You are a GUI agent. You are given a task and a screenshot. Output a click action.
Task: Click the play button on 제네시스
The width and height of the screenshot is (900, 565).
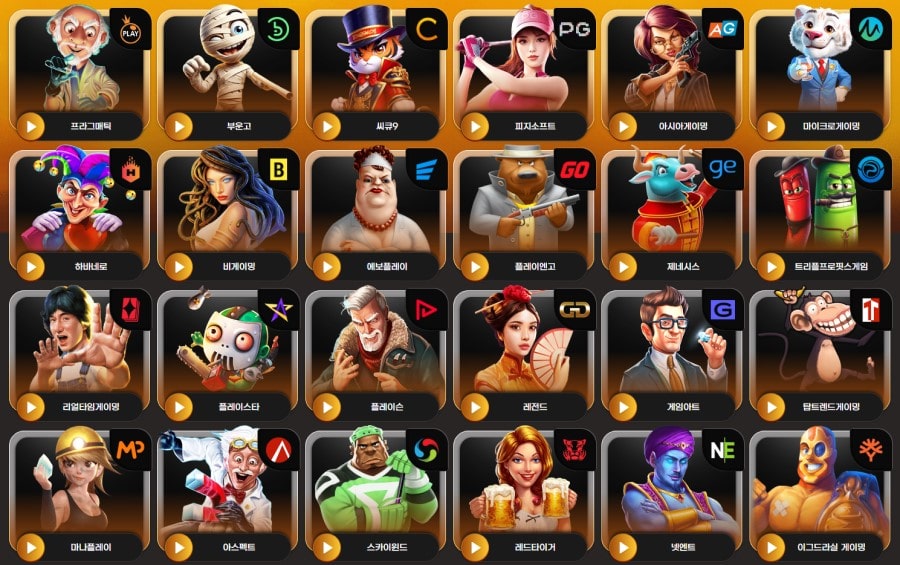[623, 267]
